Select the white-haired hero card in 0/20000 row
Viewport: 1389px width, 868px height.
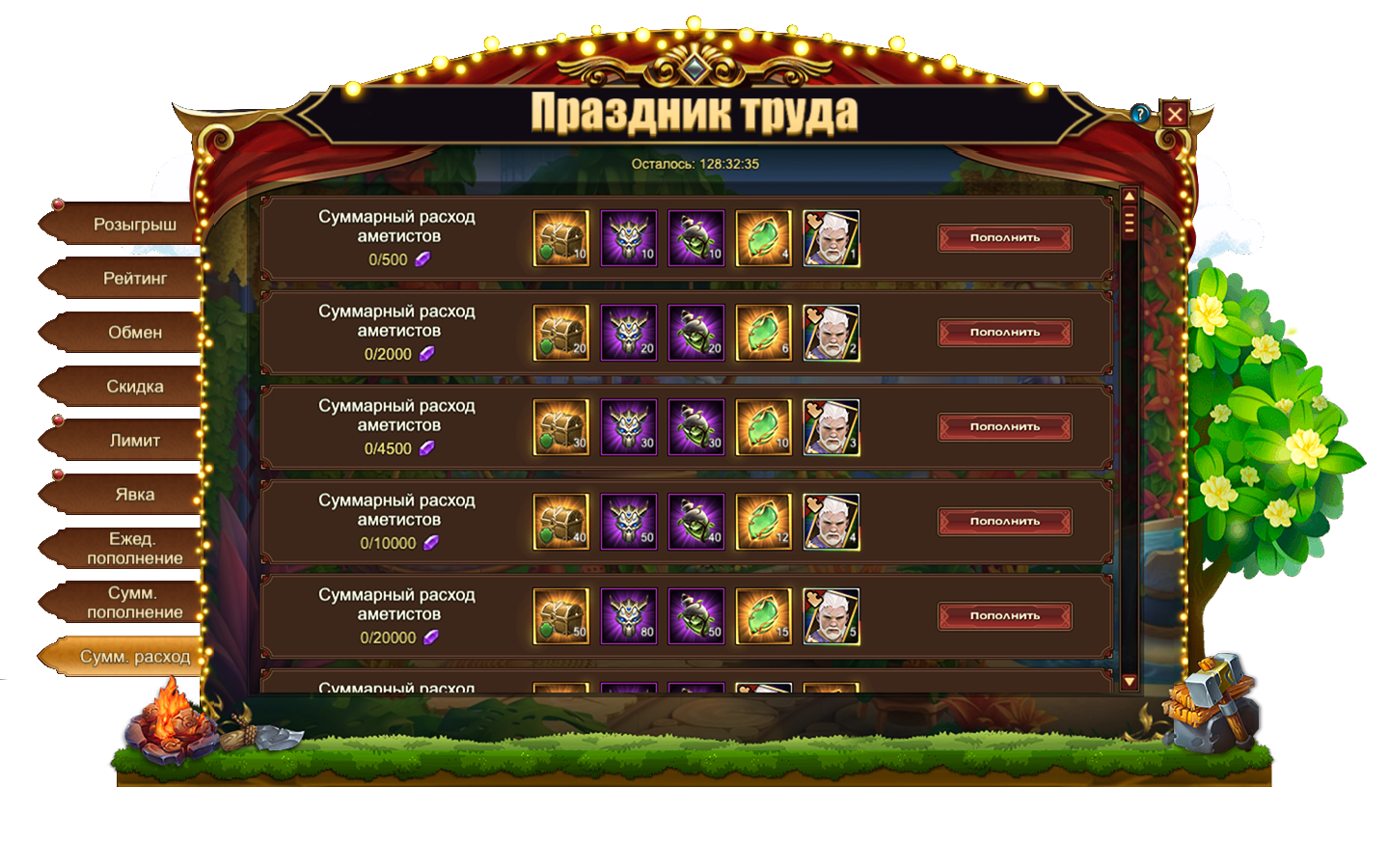click(831, 616)
